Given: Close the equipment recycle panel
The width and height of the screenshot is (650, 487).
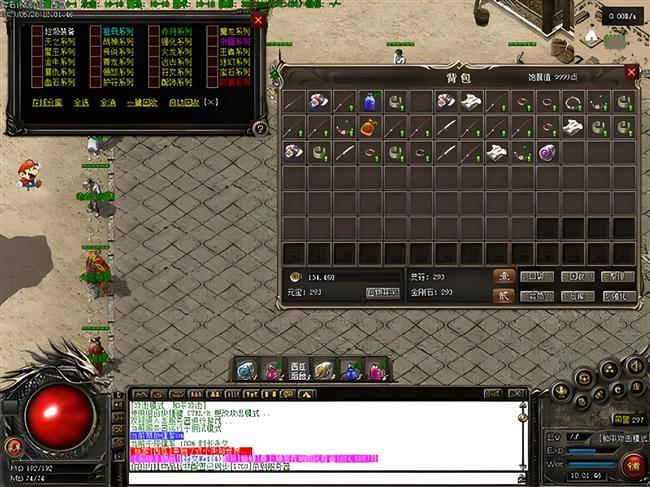Looking at the screenshot, I should point(259,20).
